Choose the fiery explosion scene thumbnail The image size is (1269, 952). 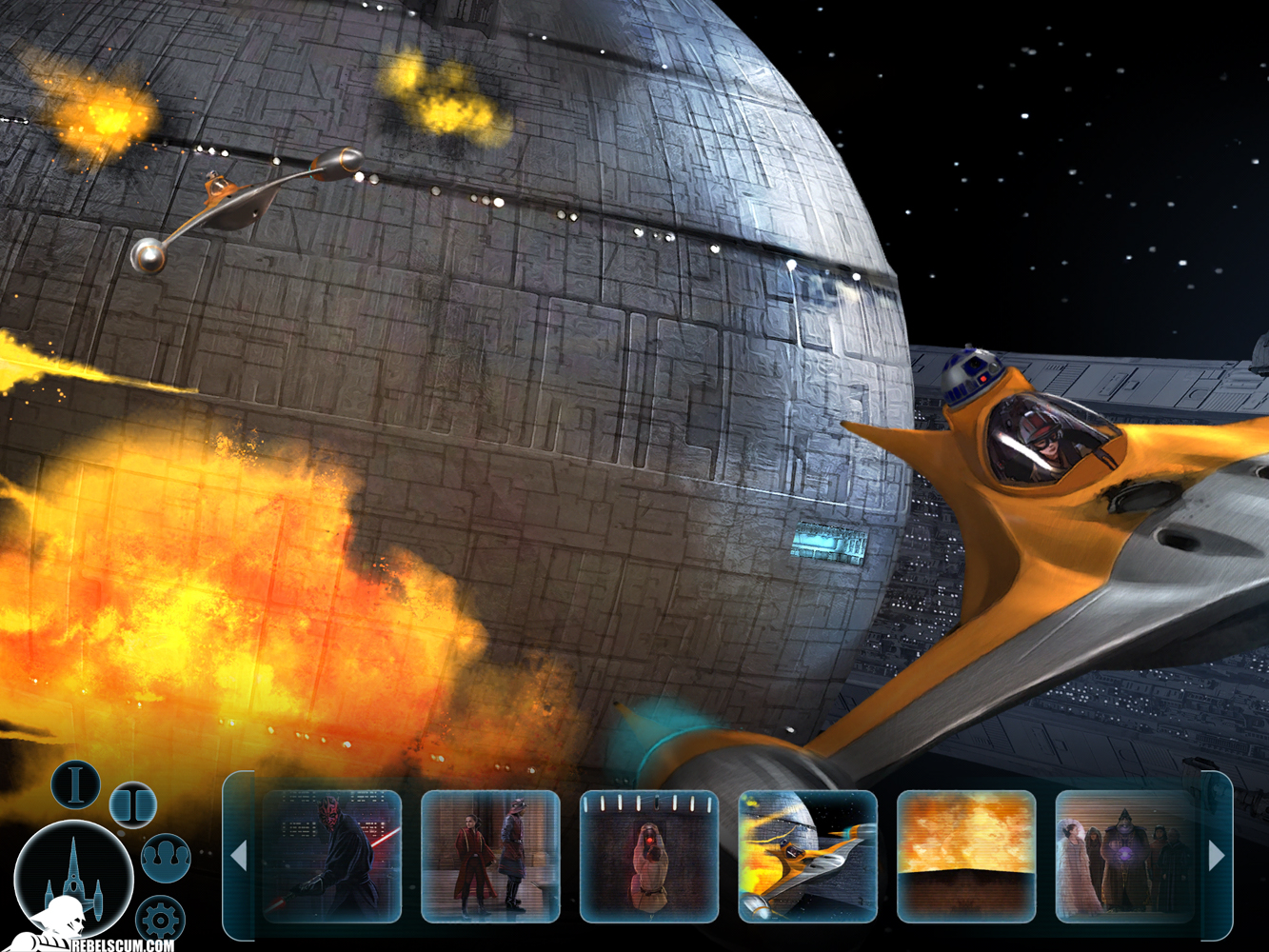click(x=966, y=857)
